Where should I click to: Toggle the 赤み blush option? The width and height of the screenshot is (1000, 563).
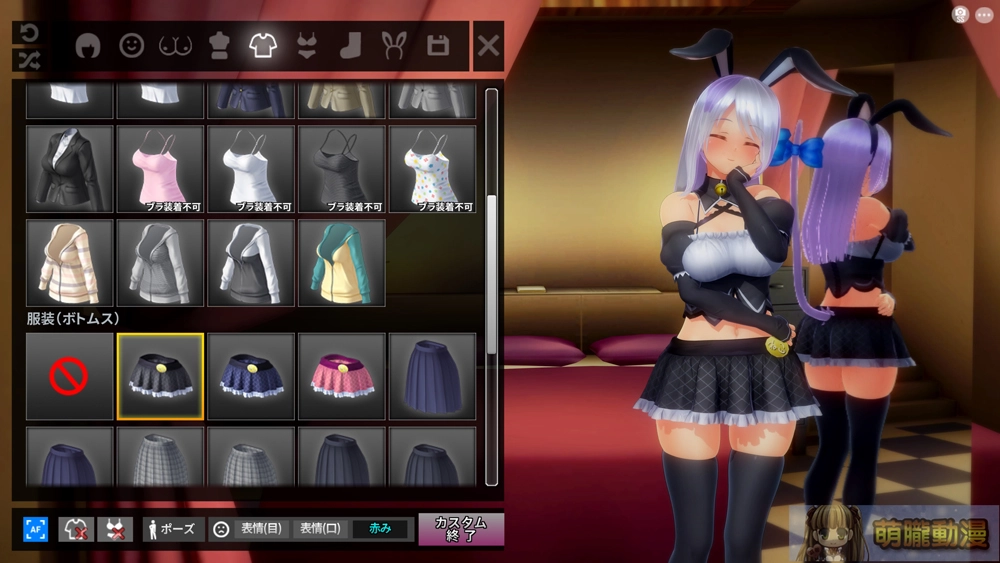(380, 529)
